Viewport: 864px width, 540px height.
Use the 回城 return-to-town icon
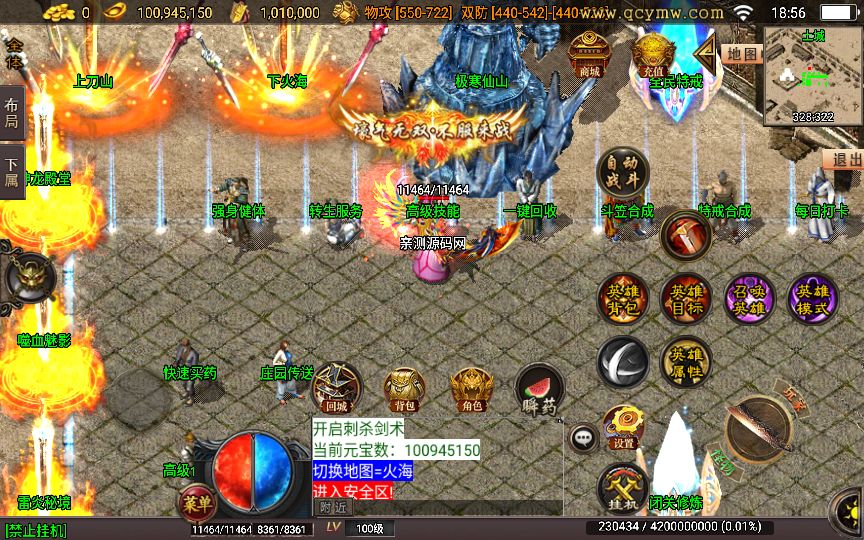[337, 388]
